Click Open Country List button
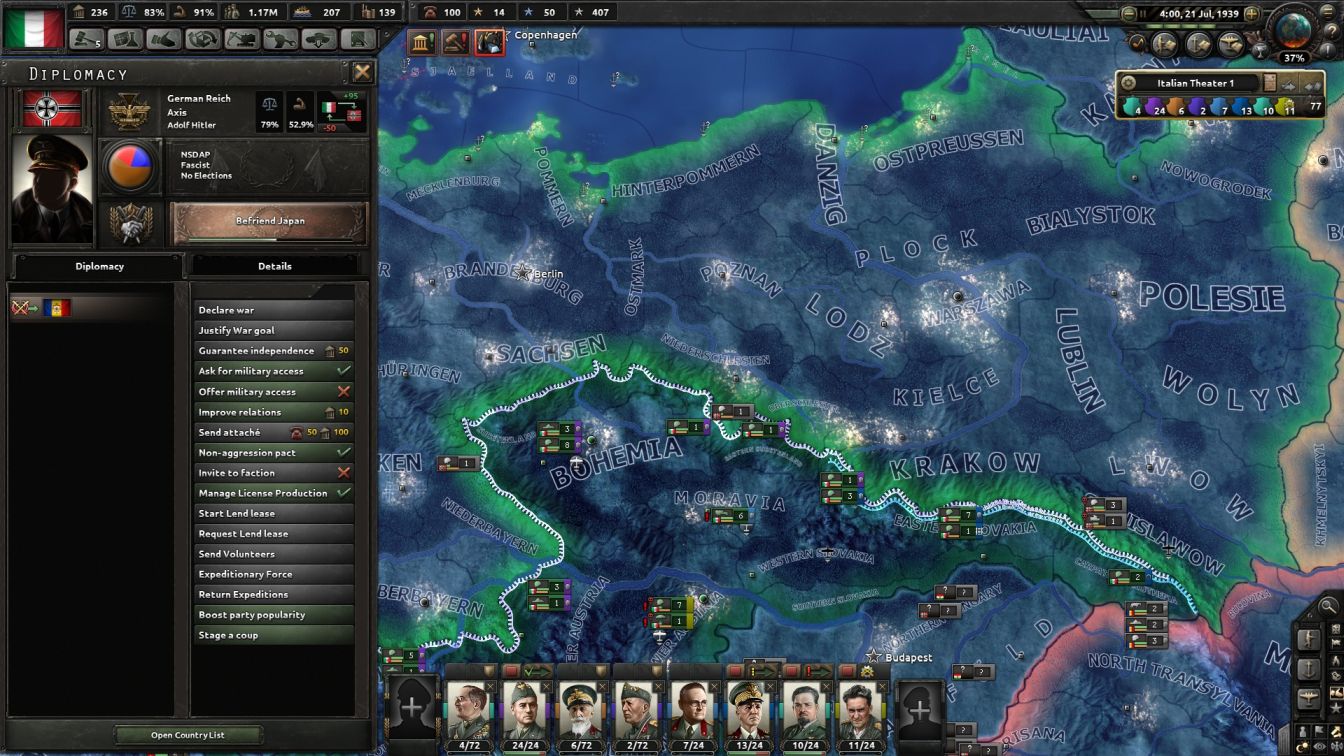The width and height of the screenshot is (1344, 756). click(188, 735)
